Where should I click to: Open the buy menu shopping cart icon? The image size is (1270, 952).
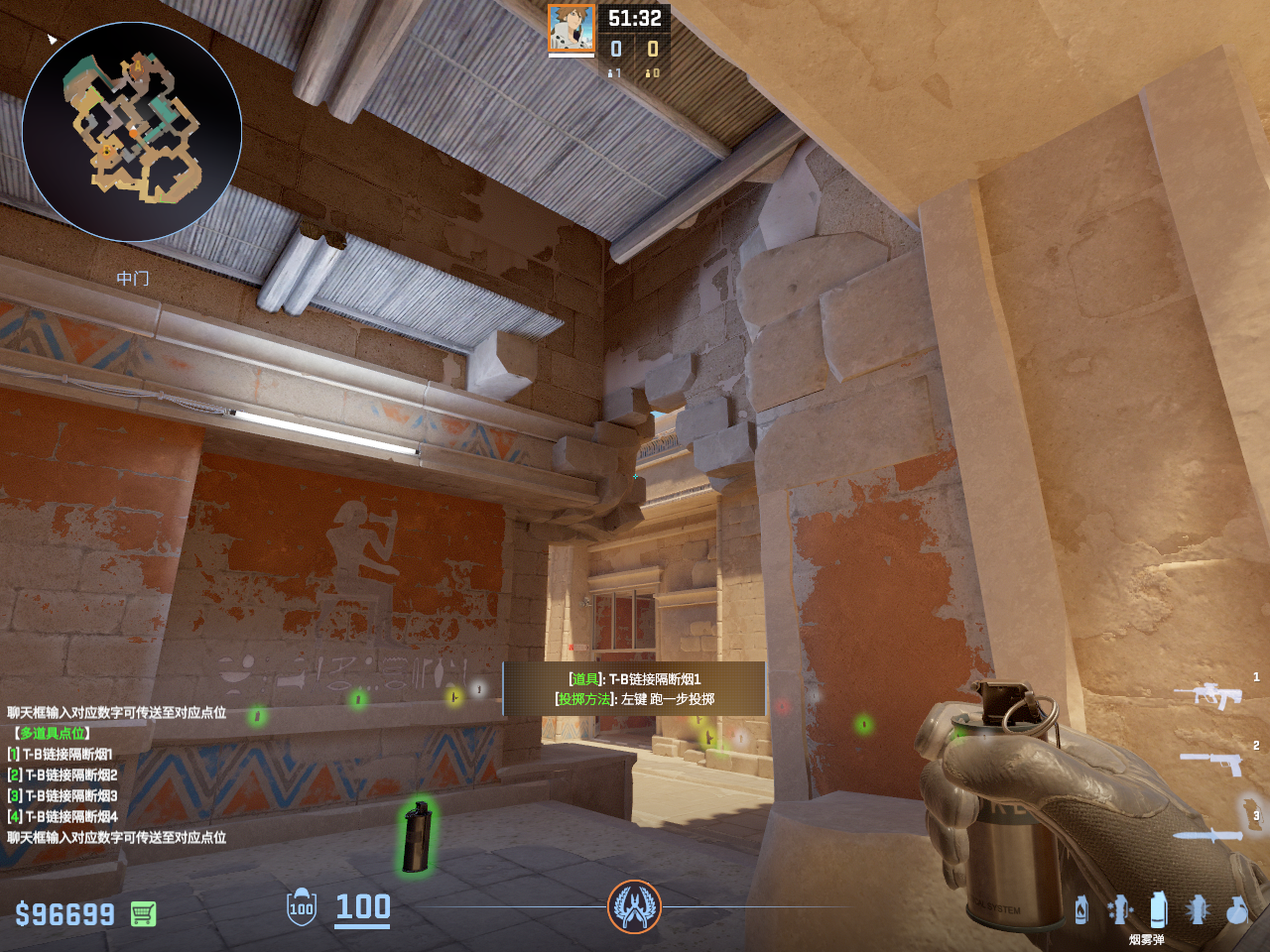click(143, 913)
